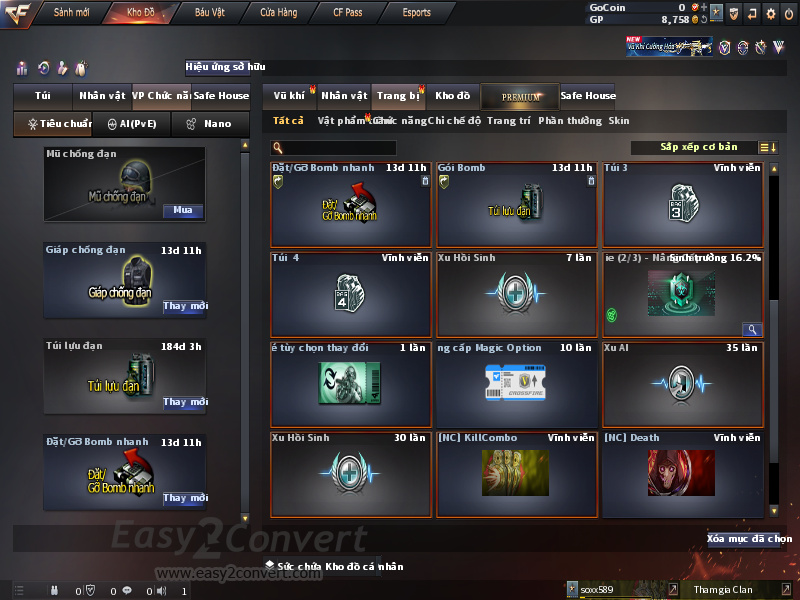Open the Esports section

click(416, 13)
